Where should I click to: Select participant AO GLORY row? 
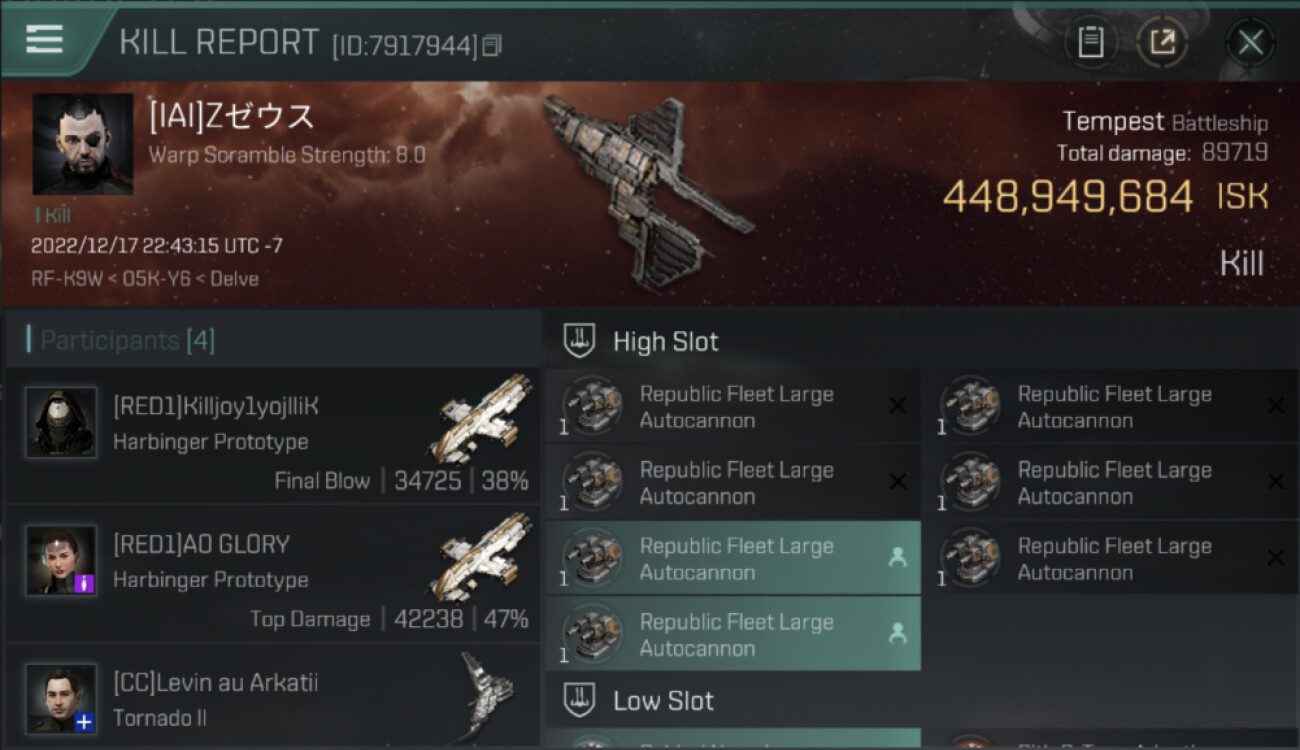272,573
